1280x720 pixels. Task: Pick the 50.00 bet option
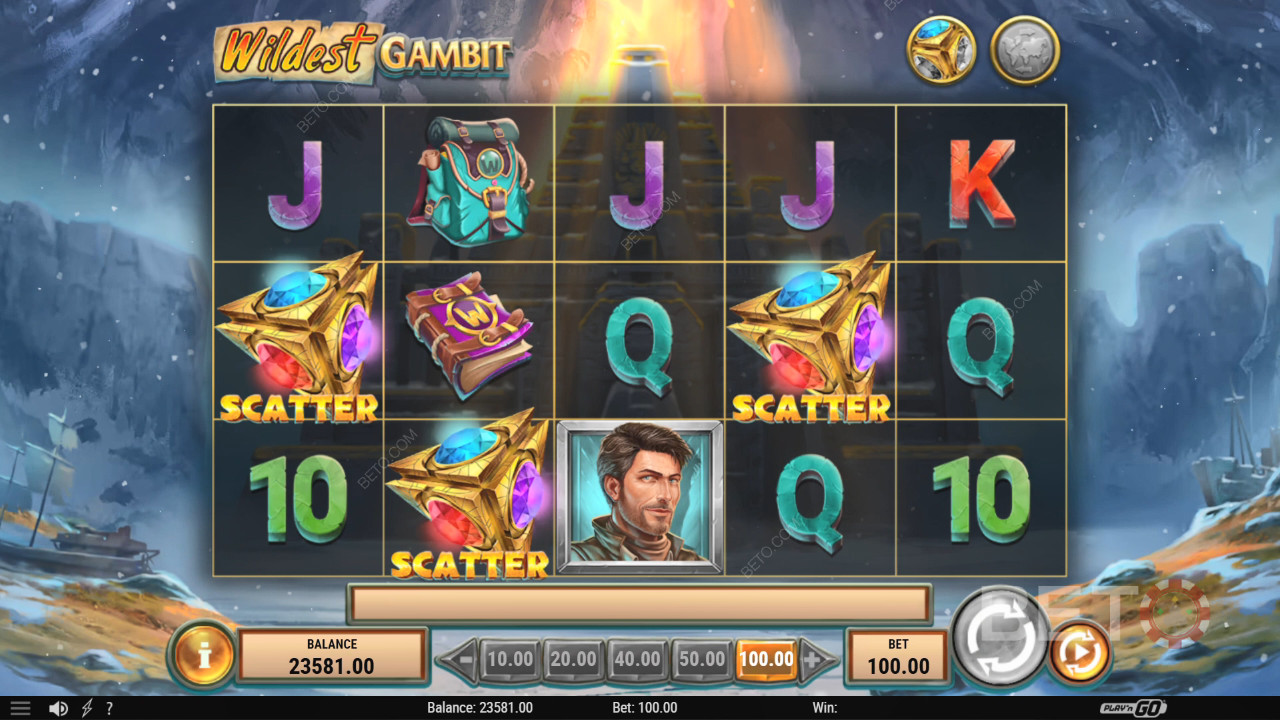coord(702,659)
